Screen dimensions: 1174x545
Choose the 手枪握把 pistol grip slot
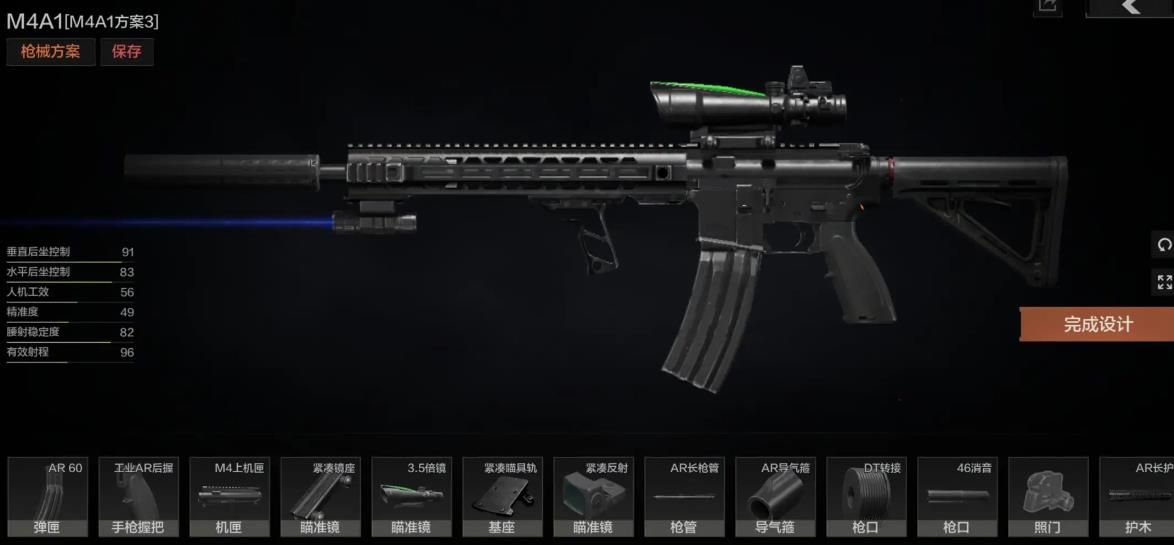click(x=138, y=497)
